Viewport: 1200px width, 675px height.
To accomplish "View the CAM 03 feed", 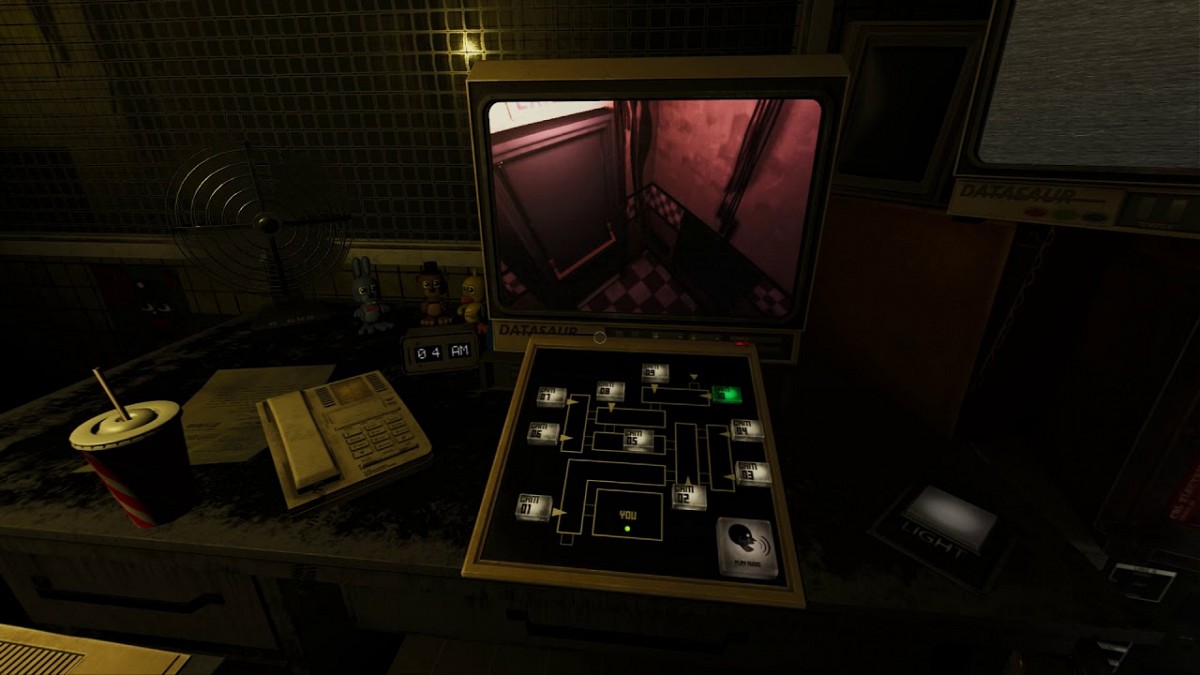I will click(752, 472).
